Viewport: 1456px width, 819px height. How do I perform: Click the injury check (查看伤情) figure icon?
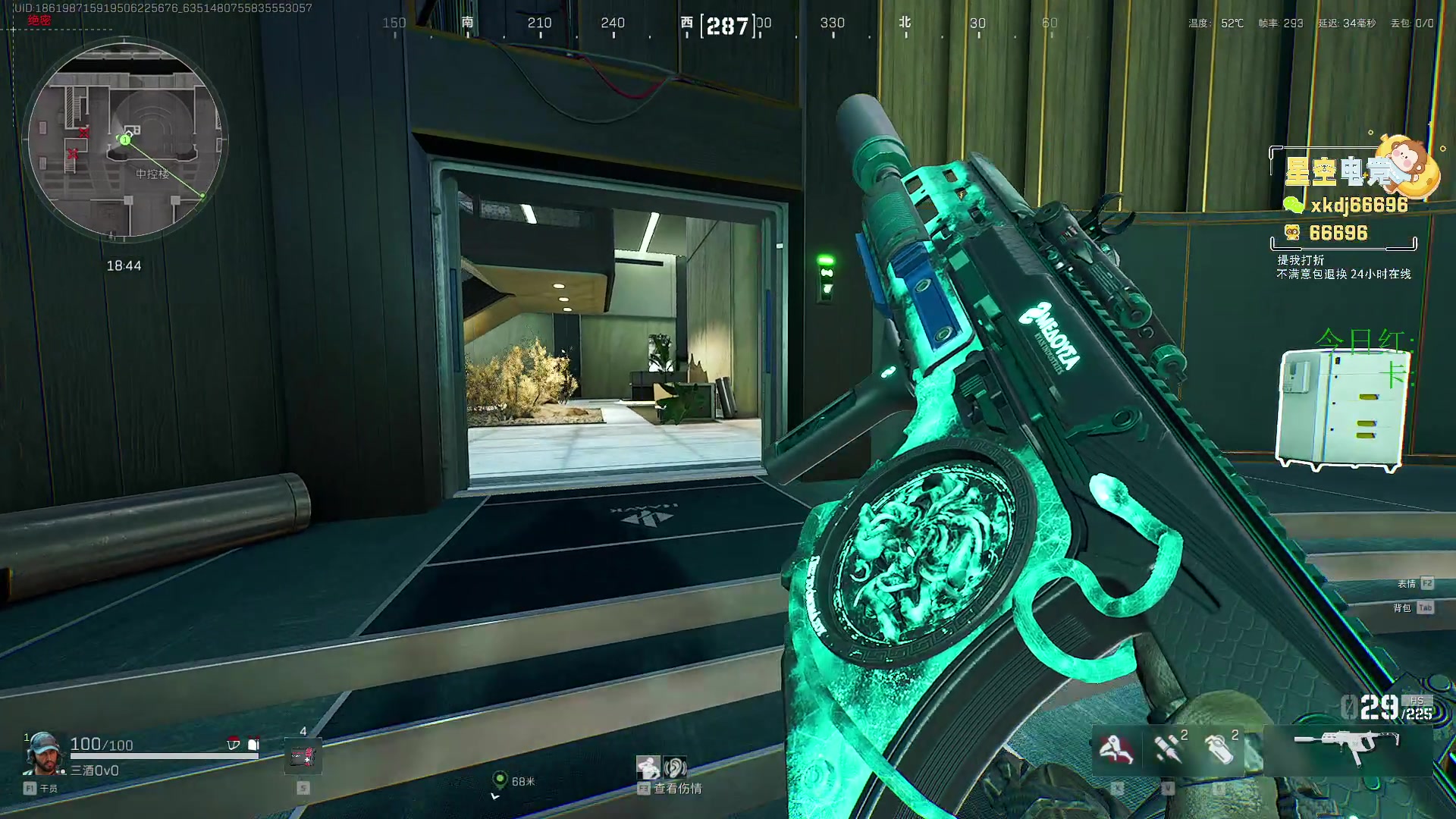(648, 767)
